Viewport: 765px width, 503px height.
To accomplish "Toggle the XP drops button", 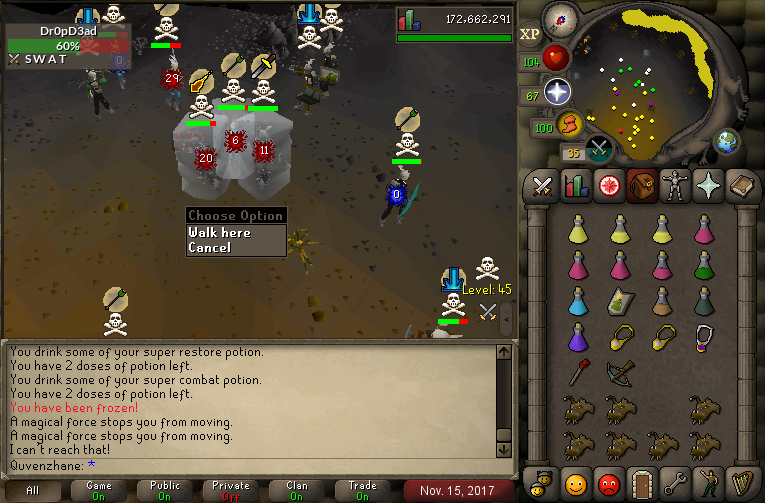I will pos(530,33).
